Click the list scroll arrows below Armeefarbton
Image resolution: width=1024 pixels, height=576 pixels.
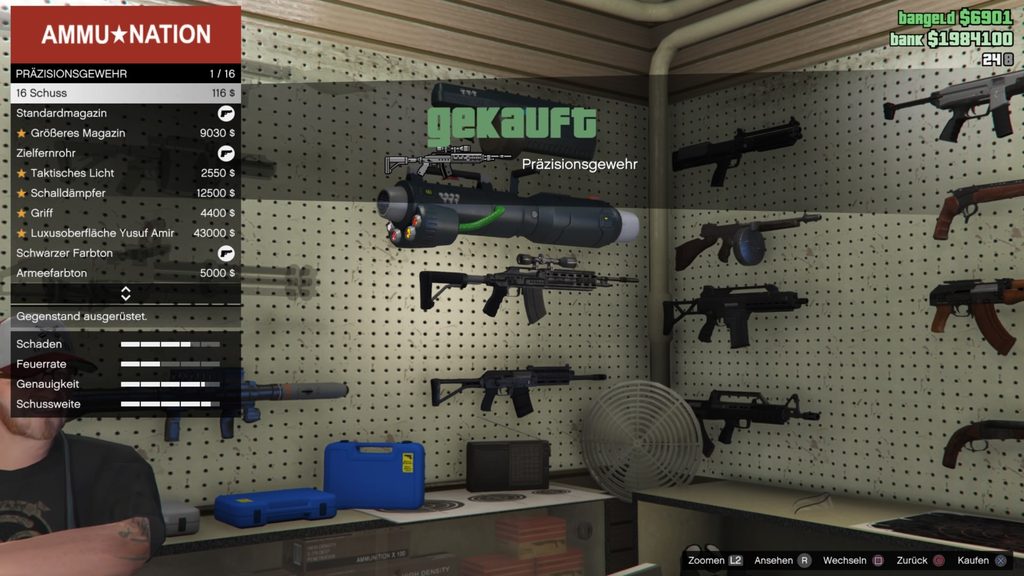click(x=126, y=294)
